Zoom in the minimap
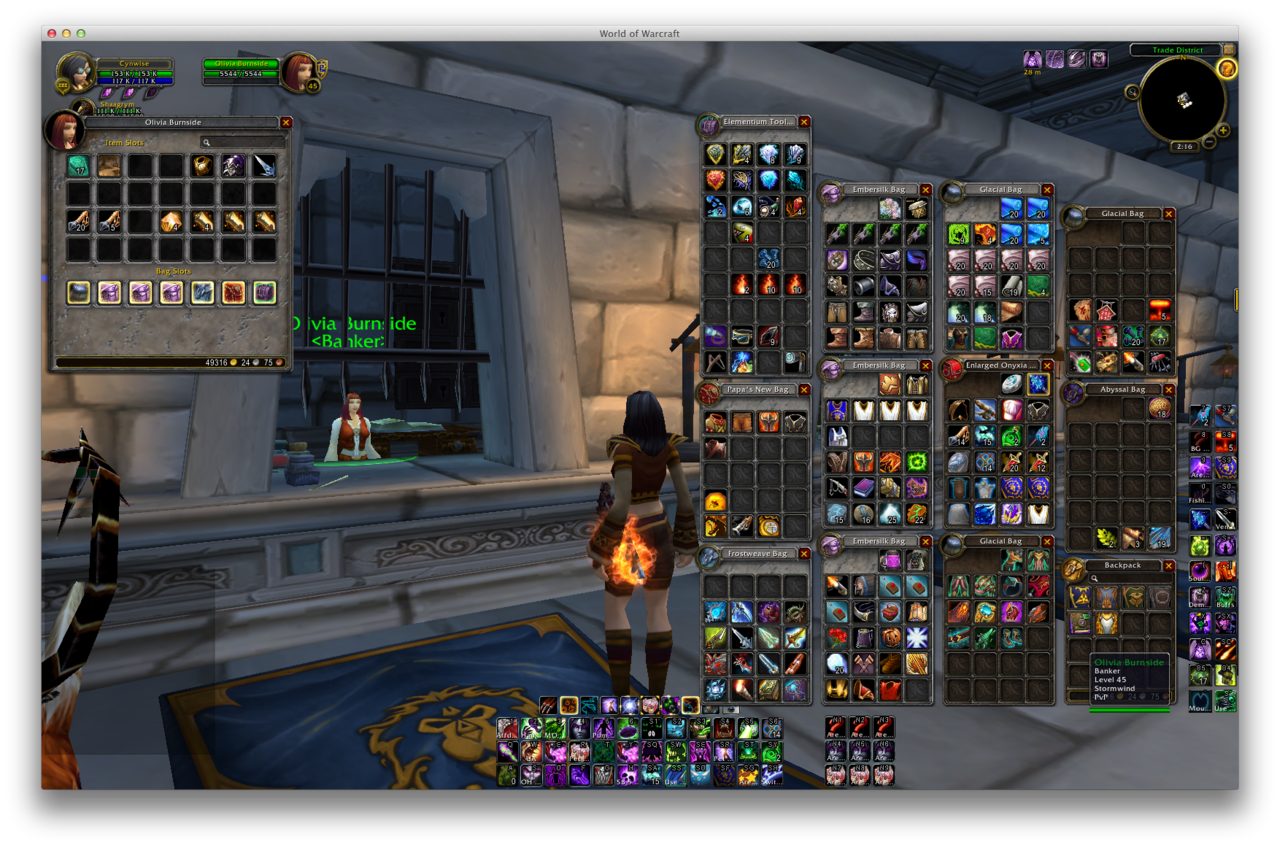The image size is (1280, 847). [x=1223, y=131]
